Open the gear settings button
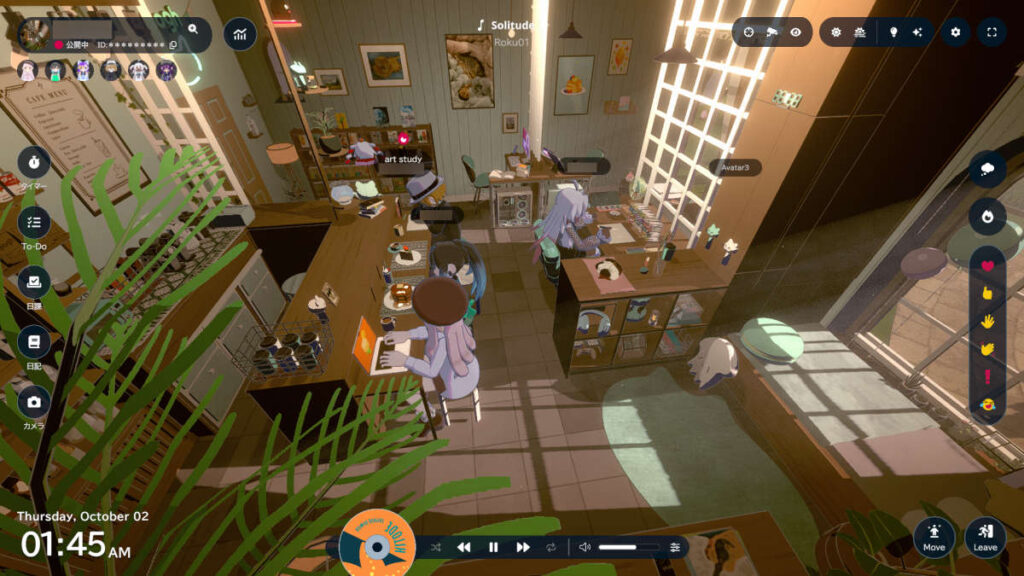 click(x=955, y=32)
